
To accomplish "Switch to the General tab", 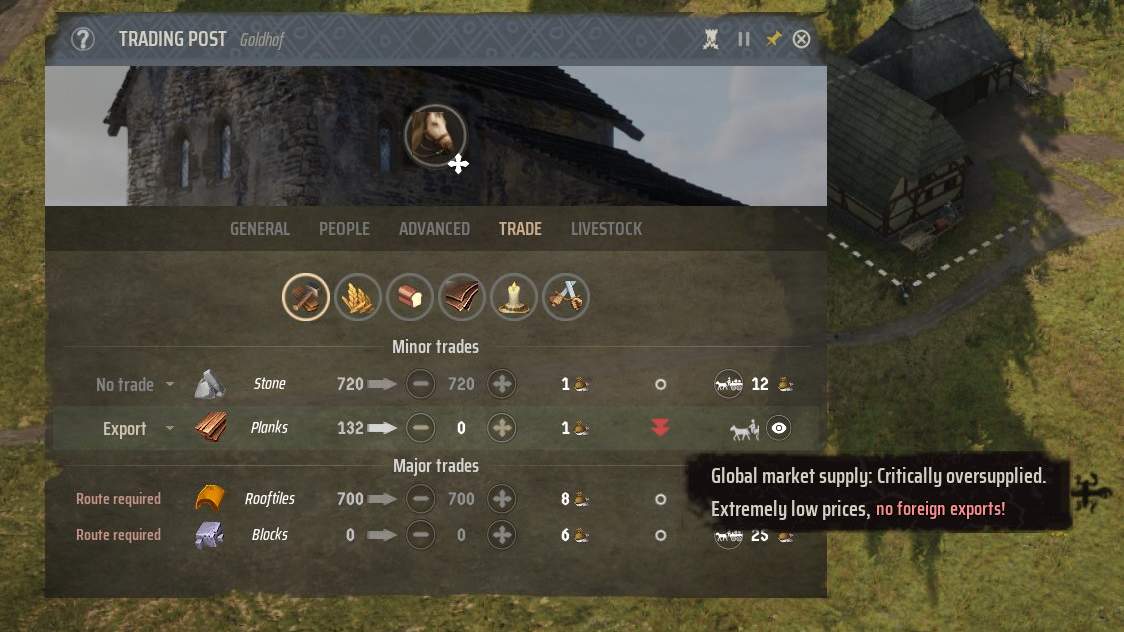I will pyautogui.click(x=260, y=229).
